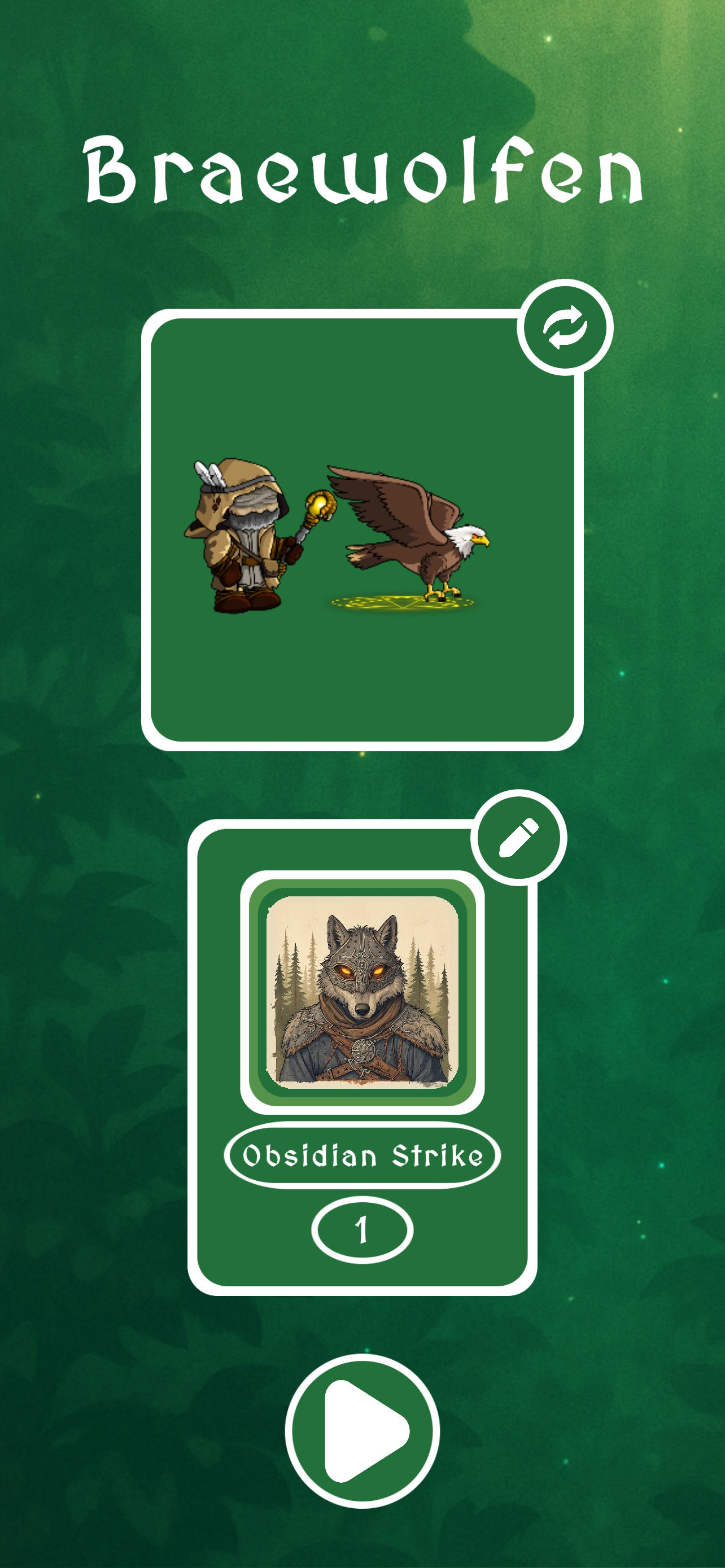The image size is (725, 1568).
Task: Select the armored wolf portrait
Action: point(362,992)
